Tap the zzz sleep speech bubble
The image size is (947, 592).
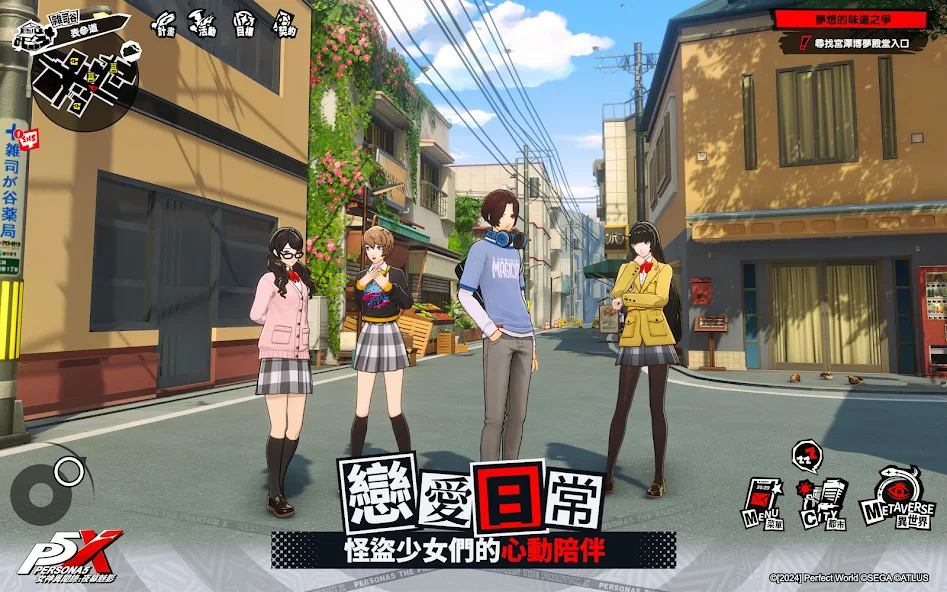click(808, 457)
